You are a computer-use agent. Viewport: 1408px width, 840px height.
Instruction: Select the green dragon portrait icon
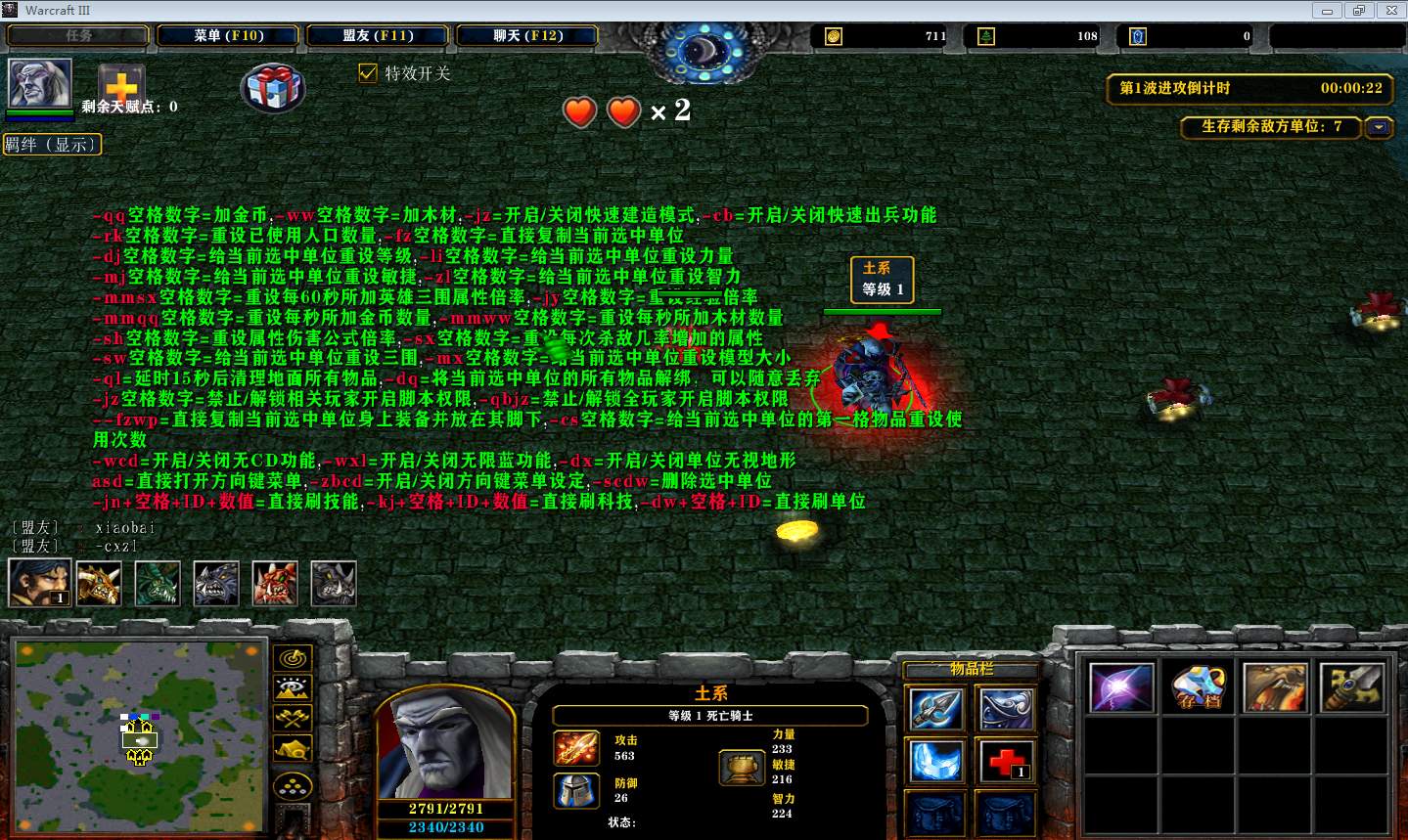pos(157,583)
